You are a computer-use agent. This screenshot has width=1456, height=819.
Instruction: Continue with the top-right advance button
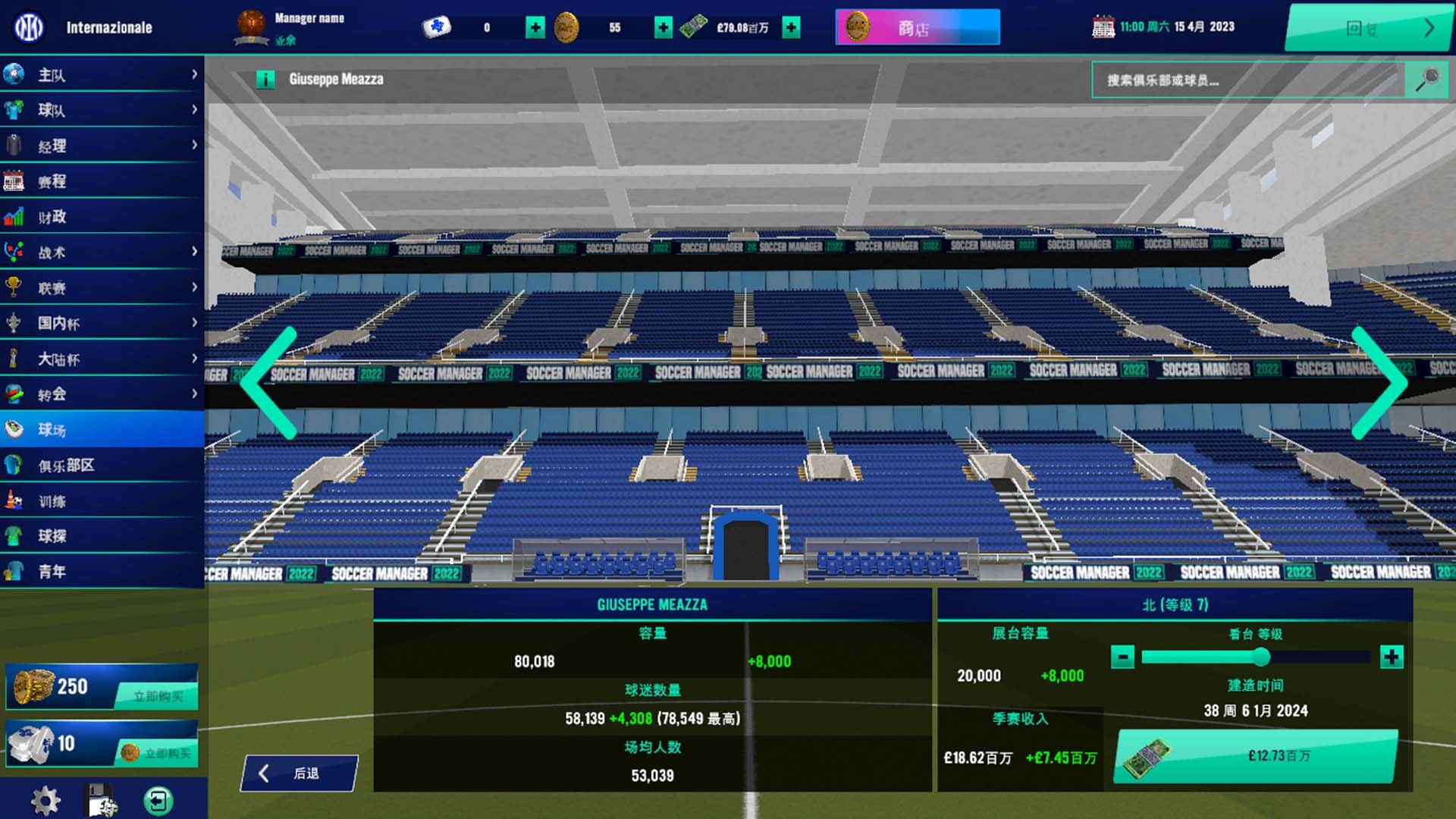1369,28
